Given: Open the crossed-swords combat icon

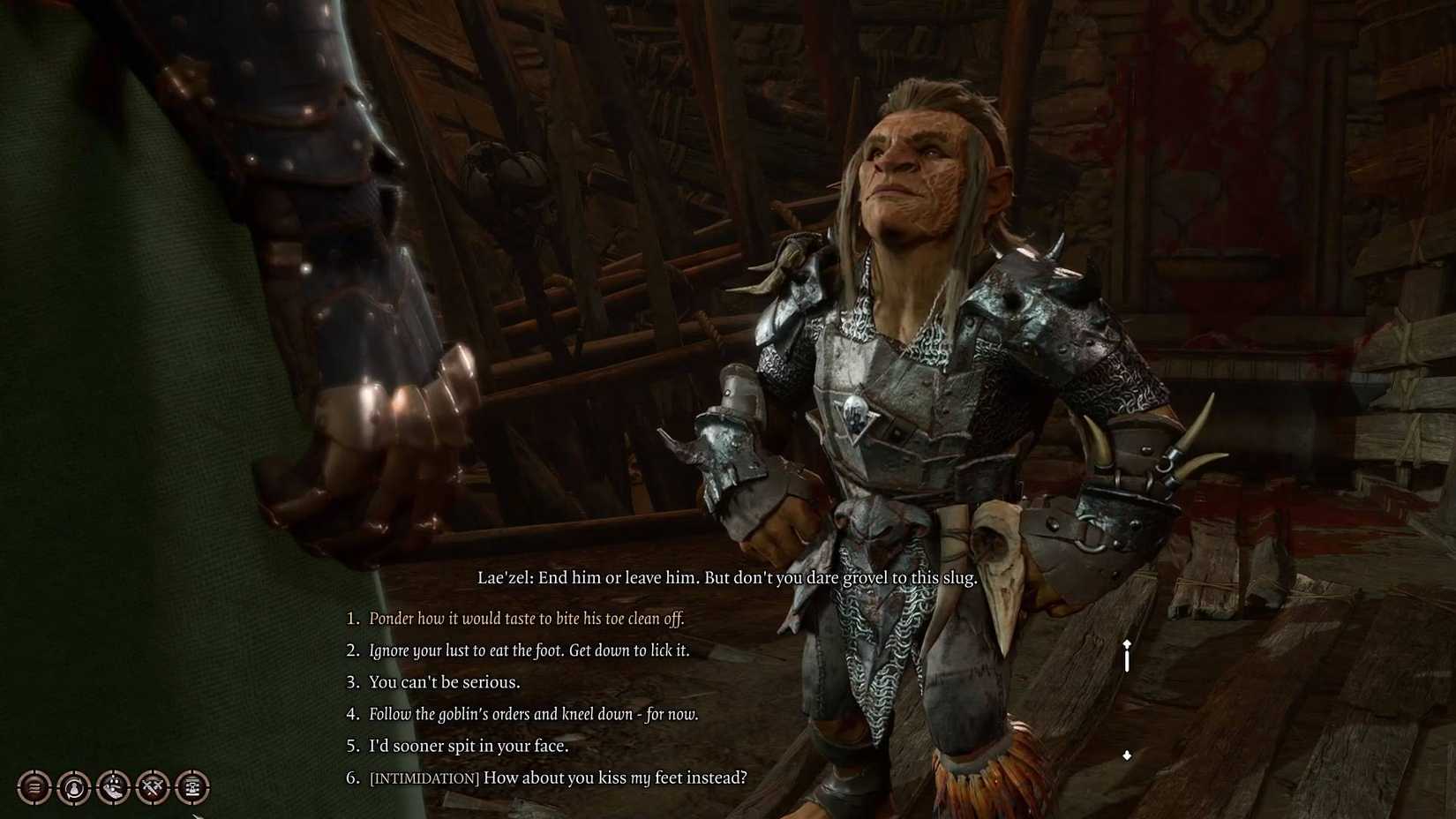Looking at the screenshot, I should pyautogui.click(x=154, y=788).
